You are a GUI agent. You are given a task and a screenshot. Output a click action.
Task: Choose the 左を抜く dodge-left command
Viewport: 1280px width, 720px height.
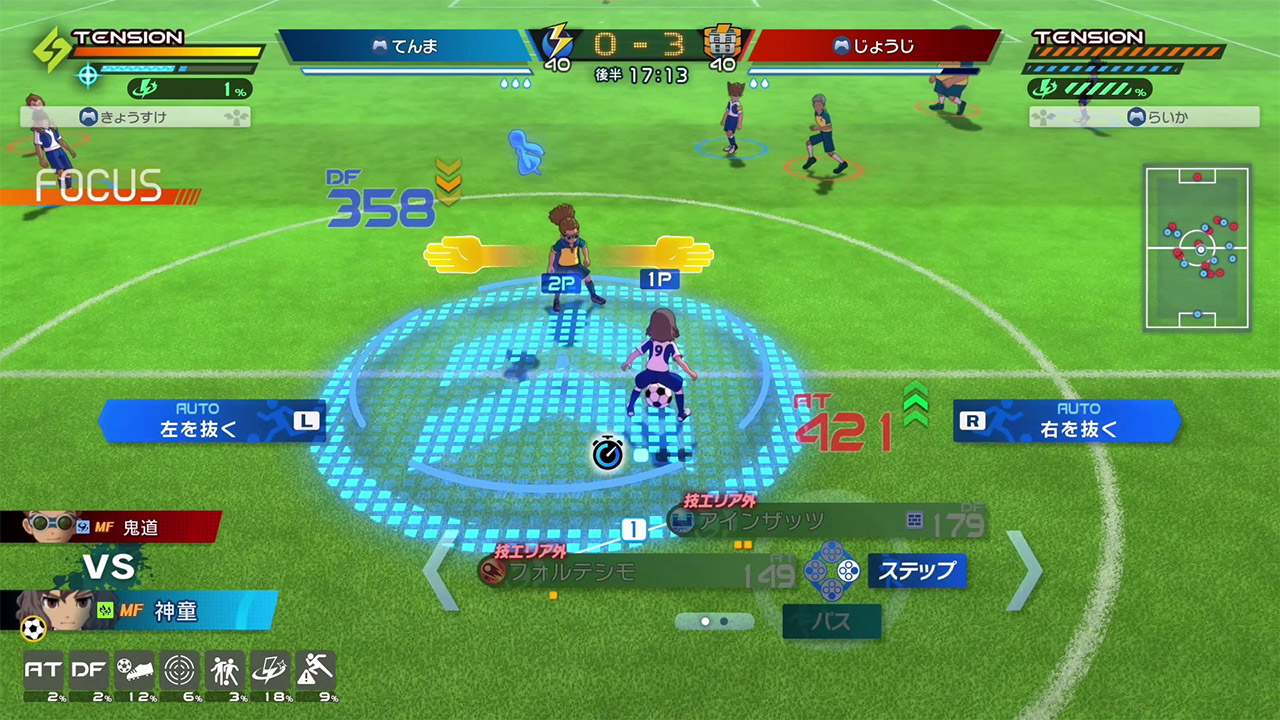tap(212, 421)
